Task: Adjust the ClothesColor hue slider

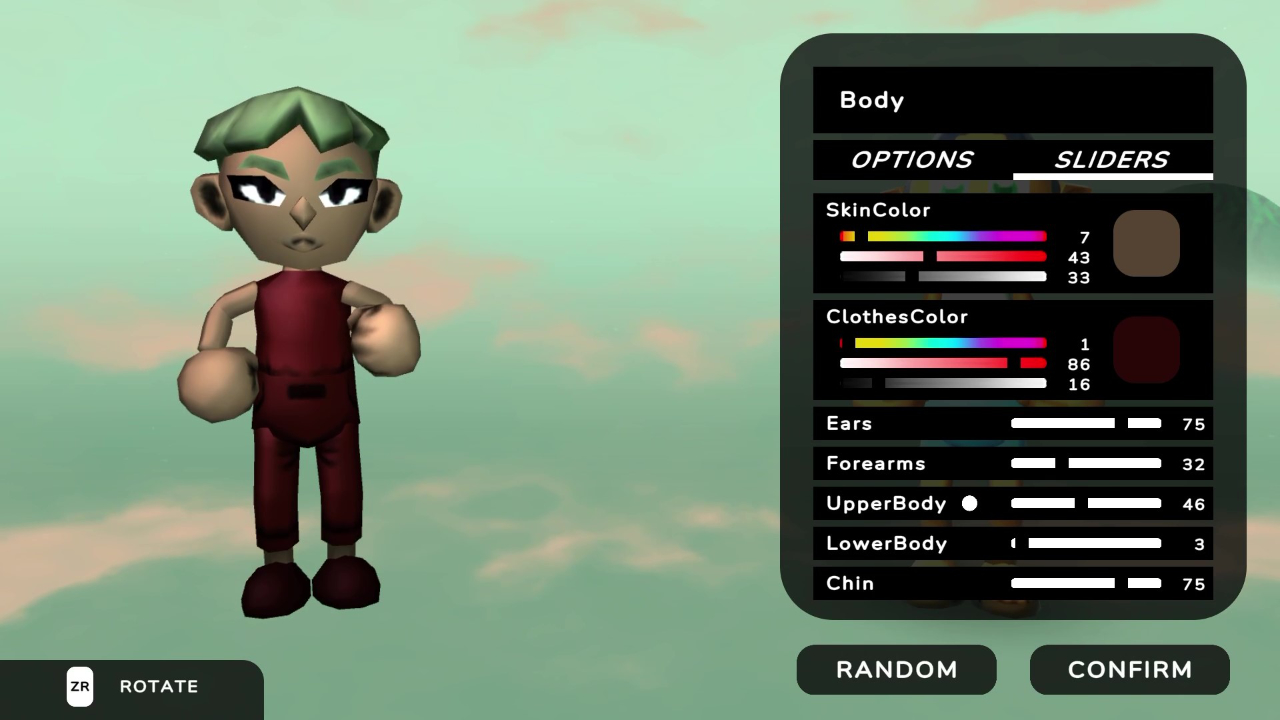Action: (x=943, y=343)
